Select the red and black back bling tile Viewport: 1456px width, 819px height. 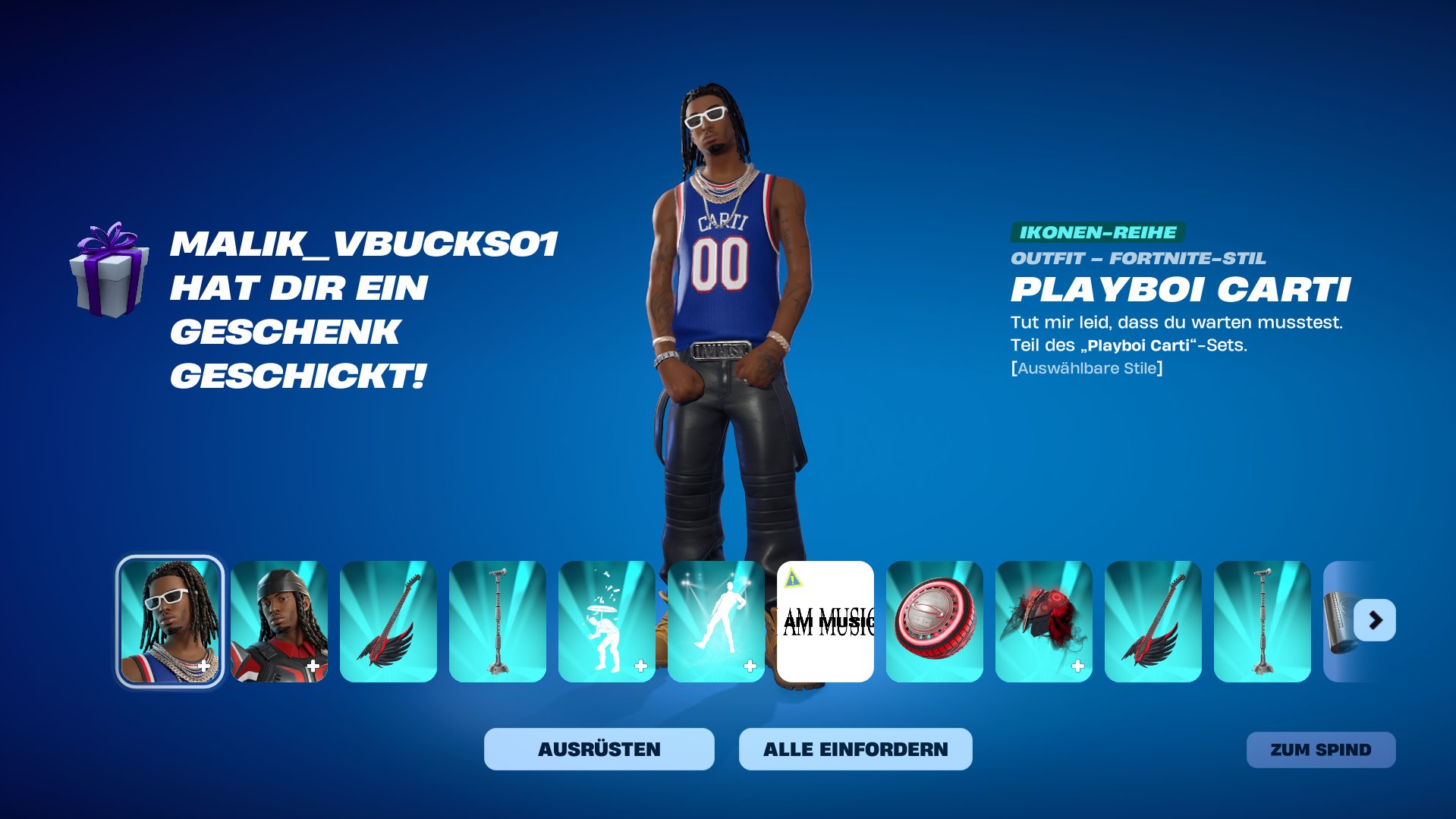pos(1043,621)
